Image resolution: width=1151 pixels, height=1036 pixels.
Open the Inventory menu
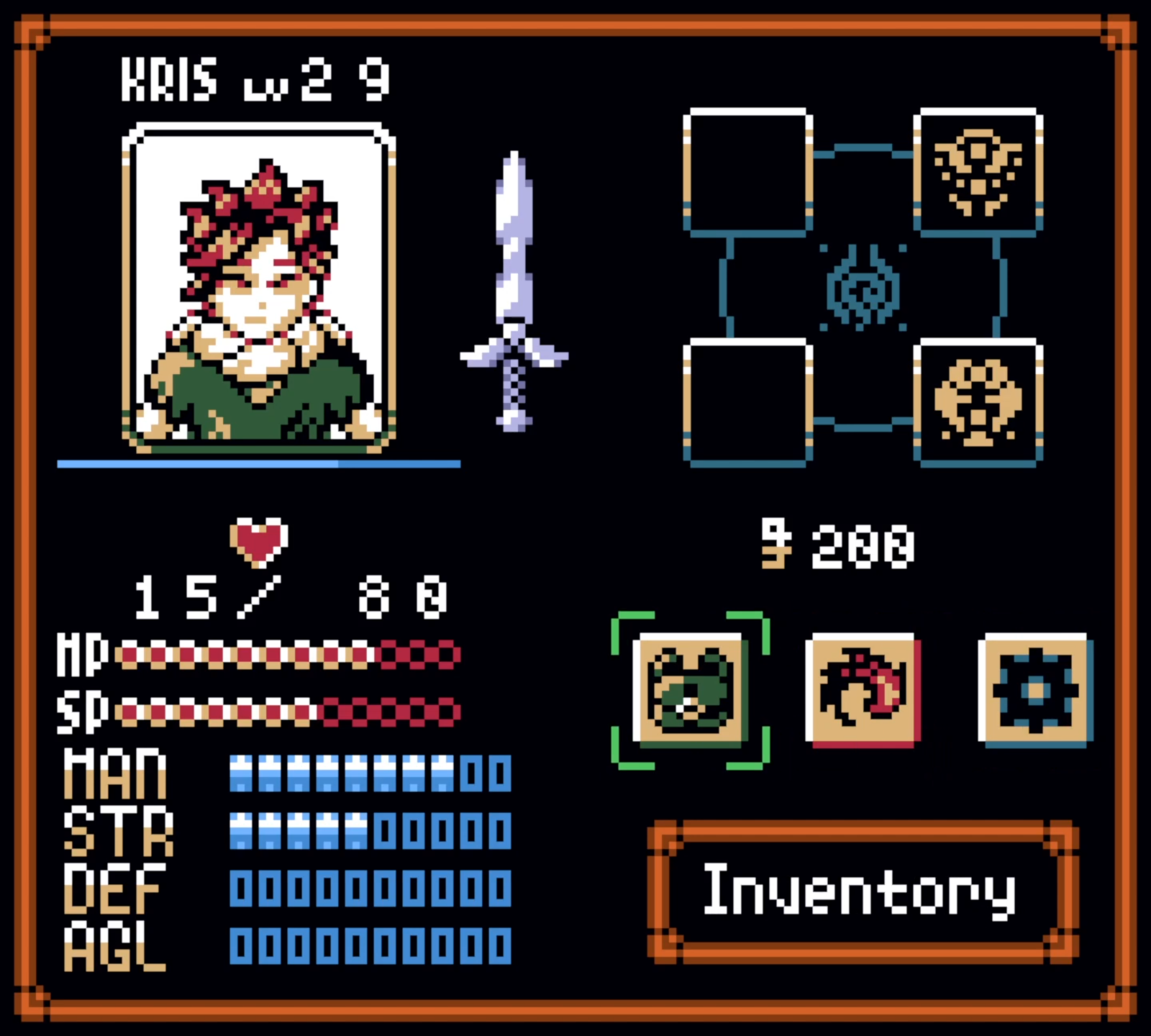[860, 889]
